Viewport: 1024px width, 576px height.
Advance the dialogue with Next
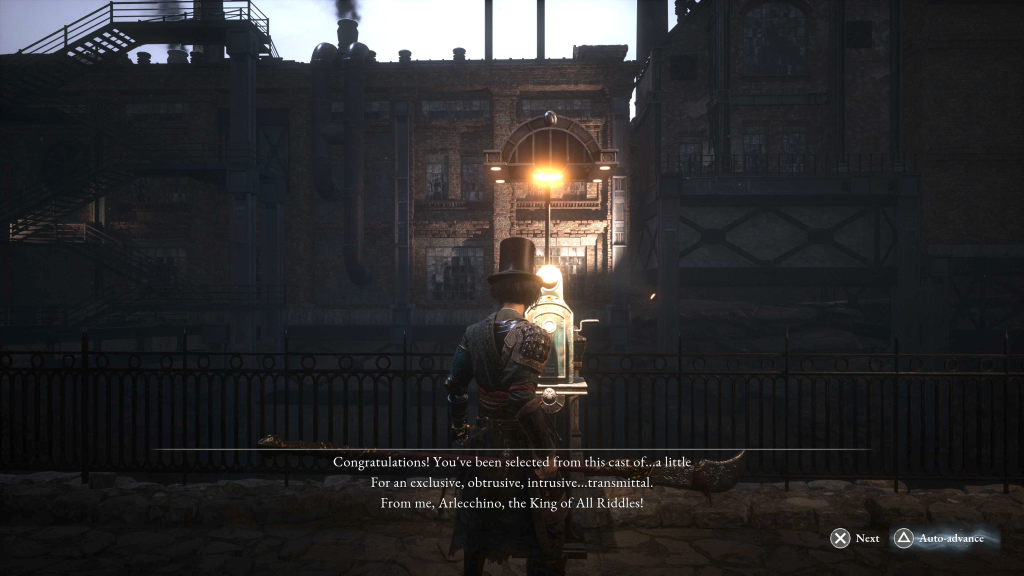[x=855, y=538]
